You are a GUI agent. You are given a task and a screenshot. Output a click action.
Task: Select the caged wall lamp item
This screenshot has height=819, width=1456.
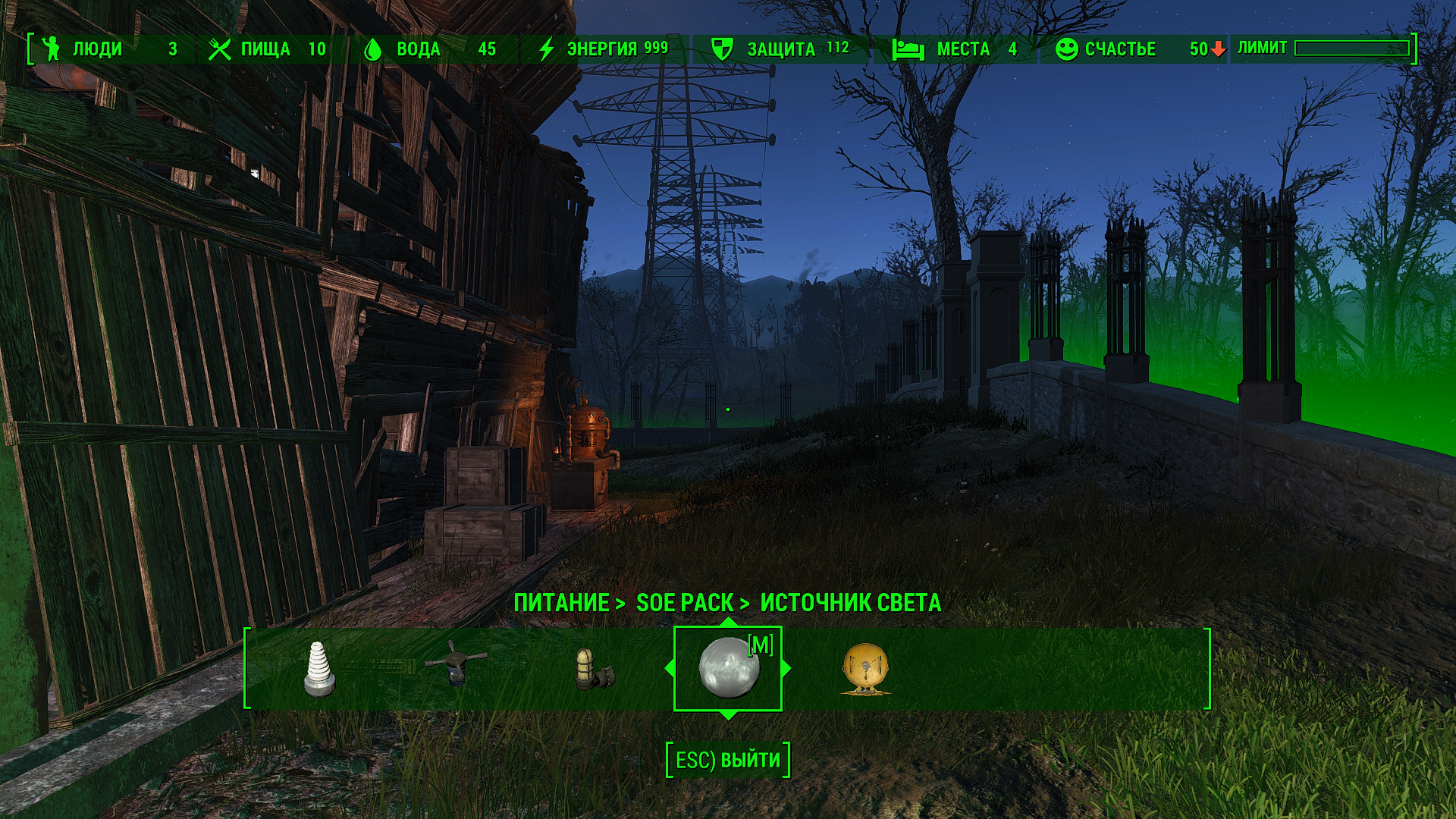pyautogui.click(x=592, y=669)
